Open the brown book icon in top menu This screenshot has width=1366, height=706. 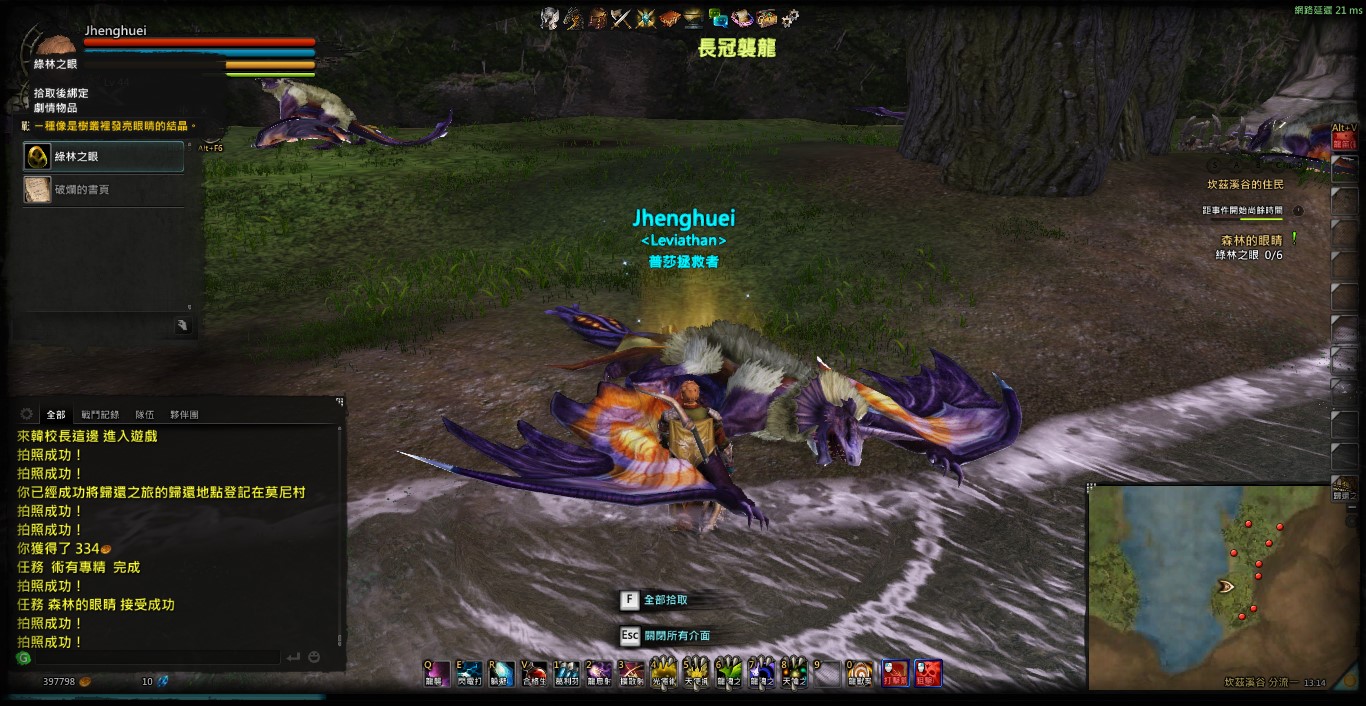[x=670, y=18]
